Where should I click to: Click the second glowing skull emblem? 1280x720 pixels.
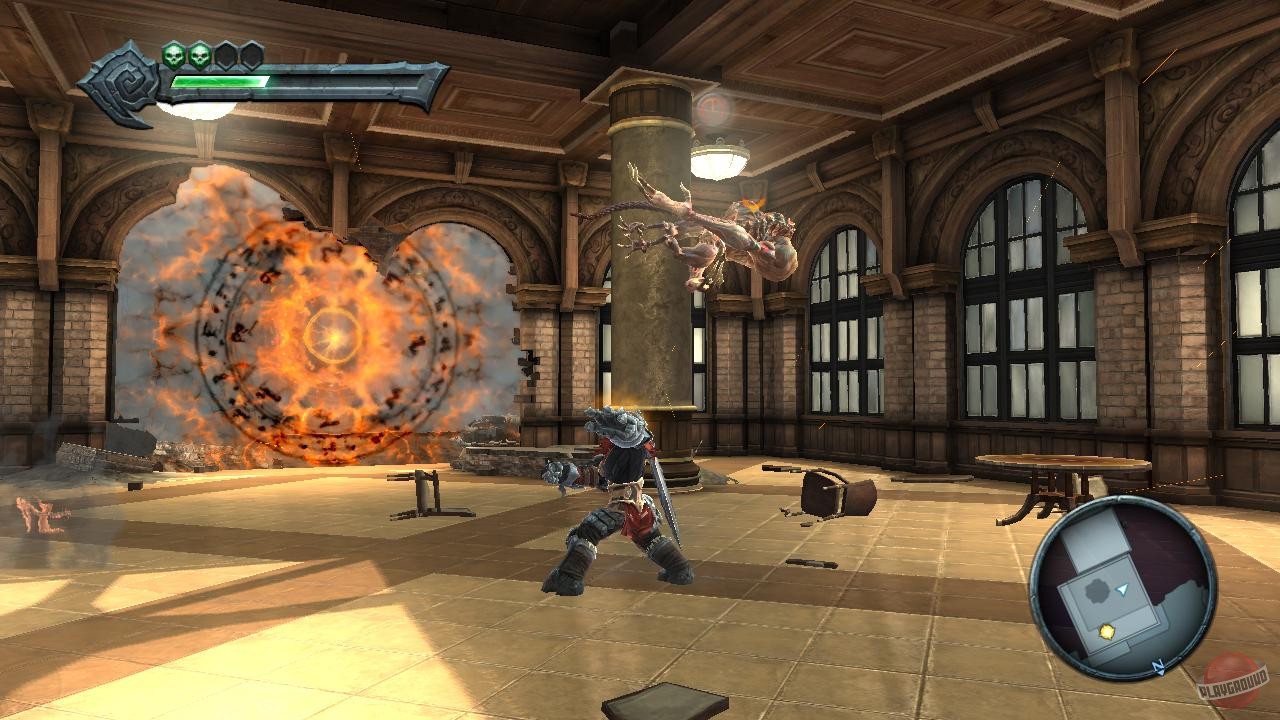point(200,56)
